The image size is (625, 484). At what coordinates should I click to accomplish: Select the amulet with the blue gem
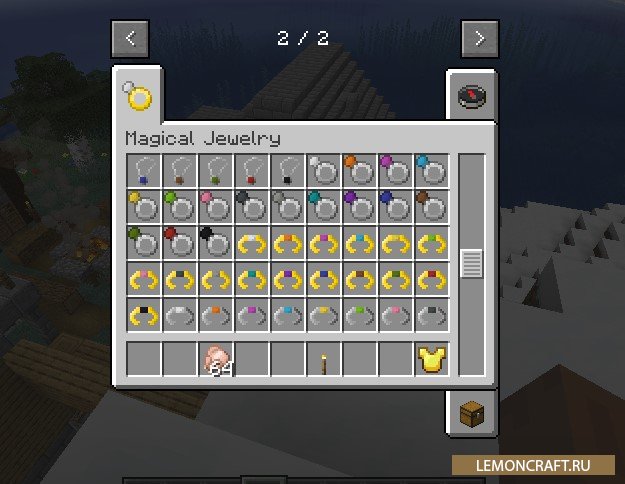point(145,171)
